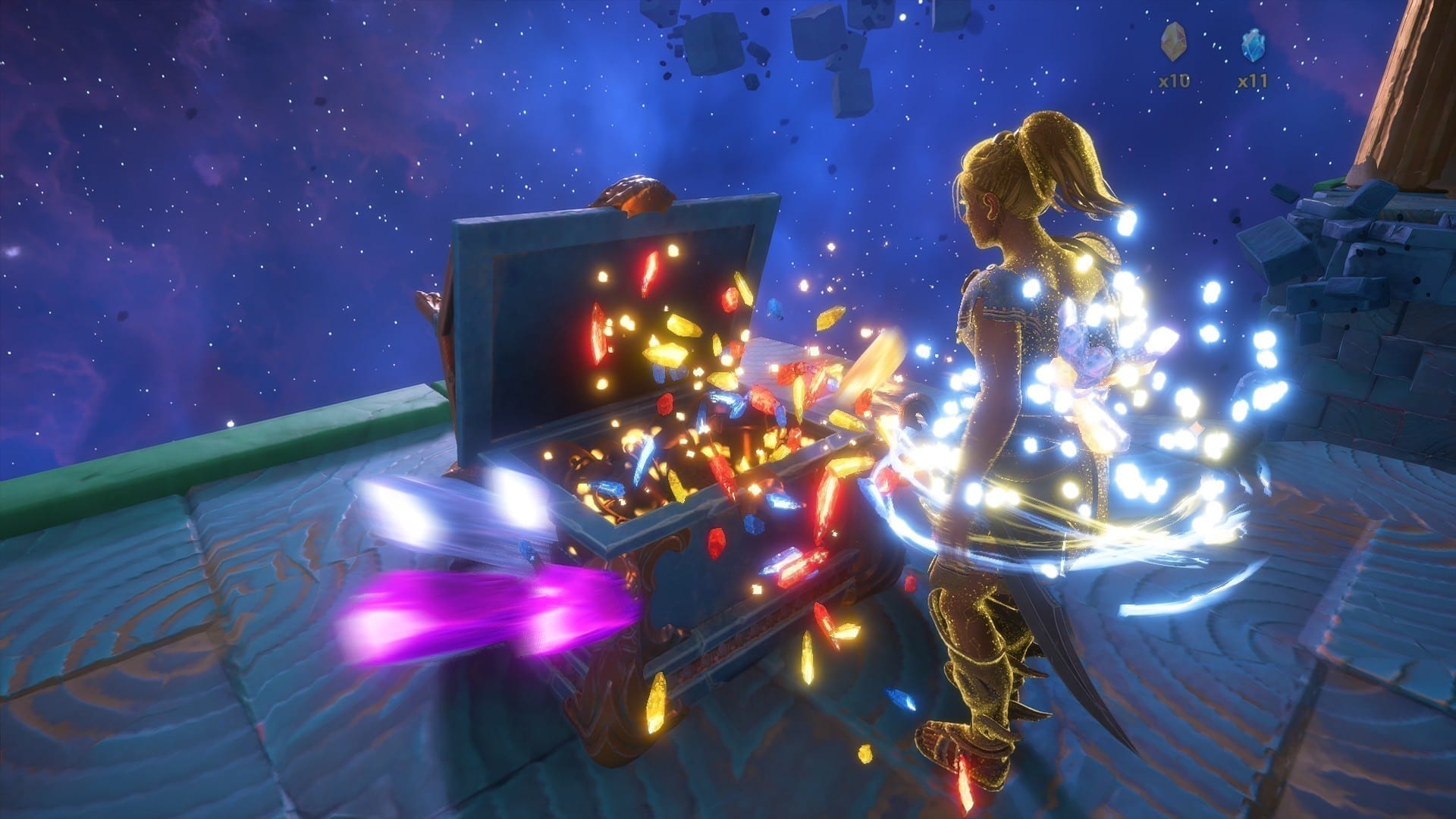Image resolution: width=1456 pixels, height=819 pixels.
Task: Click the amber crystal resource icon
Action: (x=1173, y=44)
